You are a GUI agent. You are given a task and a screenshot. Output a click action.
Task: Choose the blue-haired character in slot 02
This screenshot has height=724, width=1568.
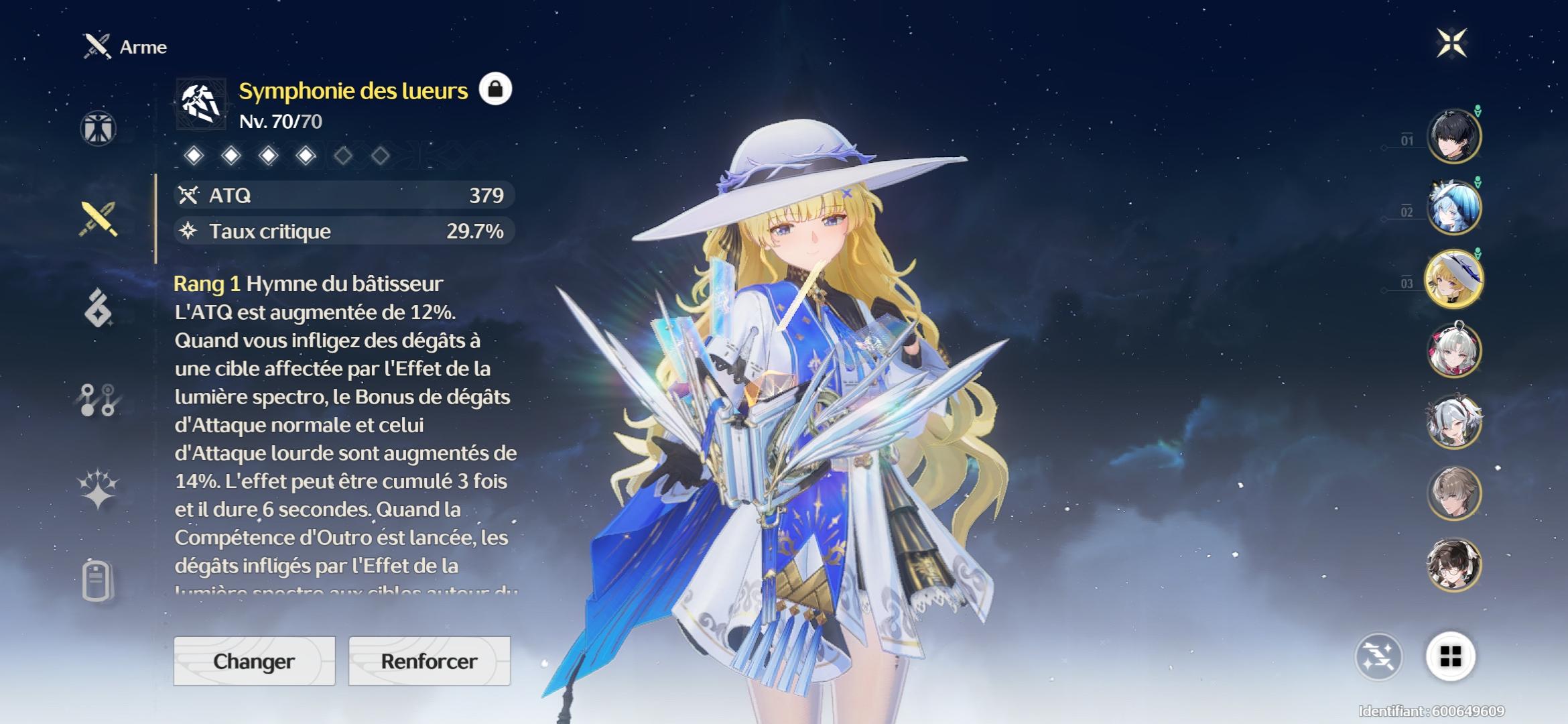click(x=1453, y=208)
